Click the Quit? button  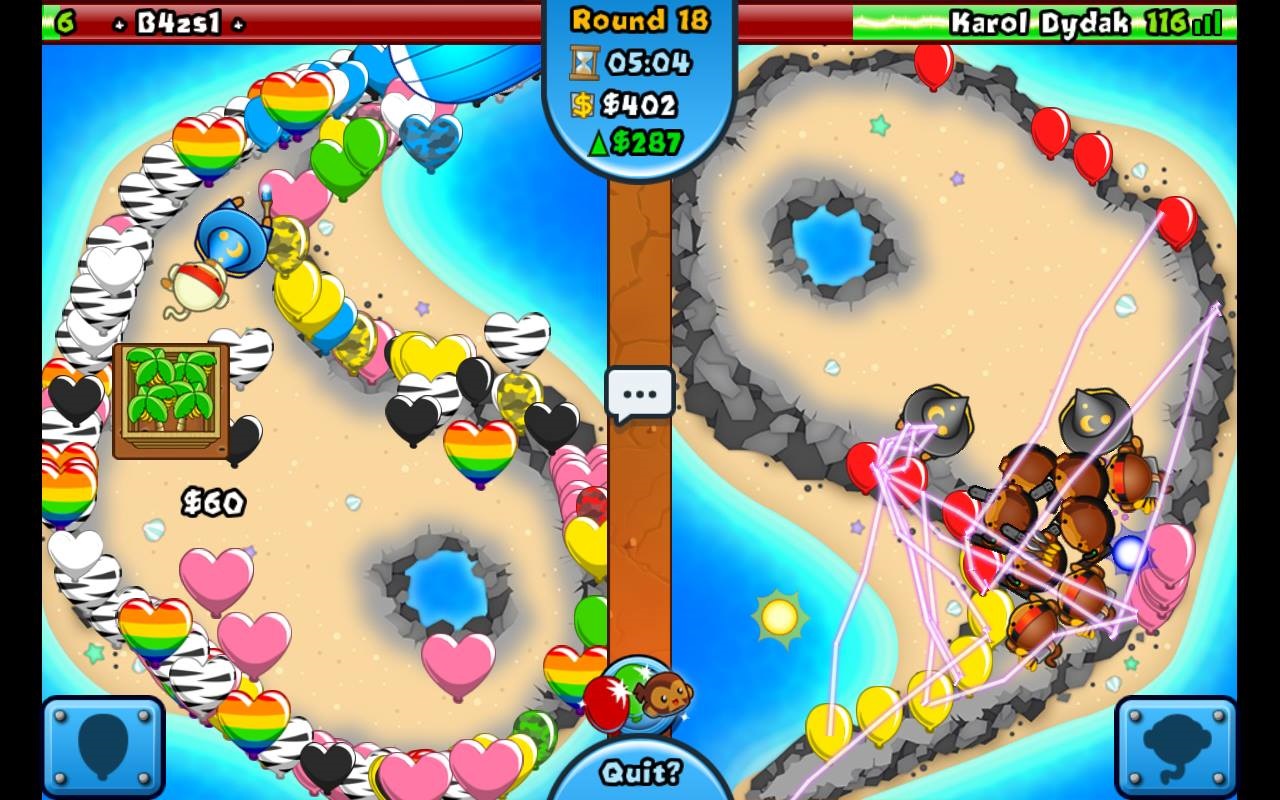tap(640, 772)
